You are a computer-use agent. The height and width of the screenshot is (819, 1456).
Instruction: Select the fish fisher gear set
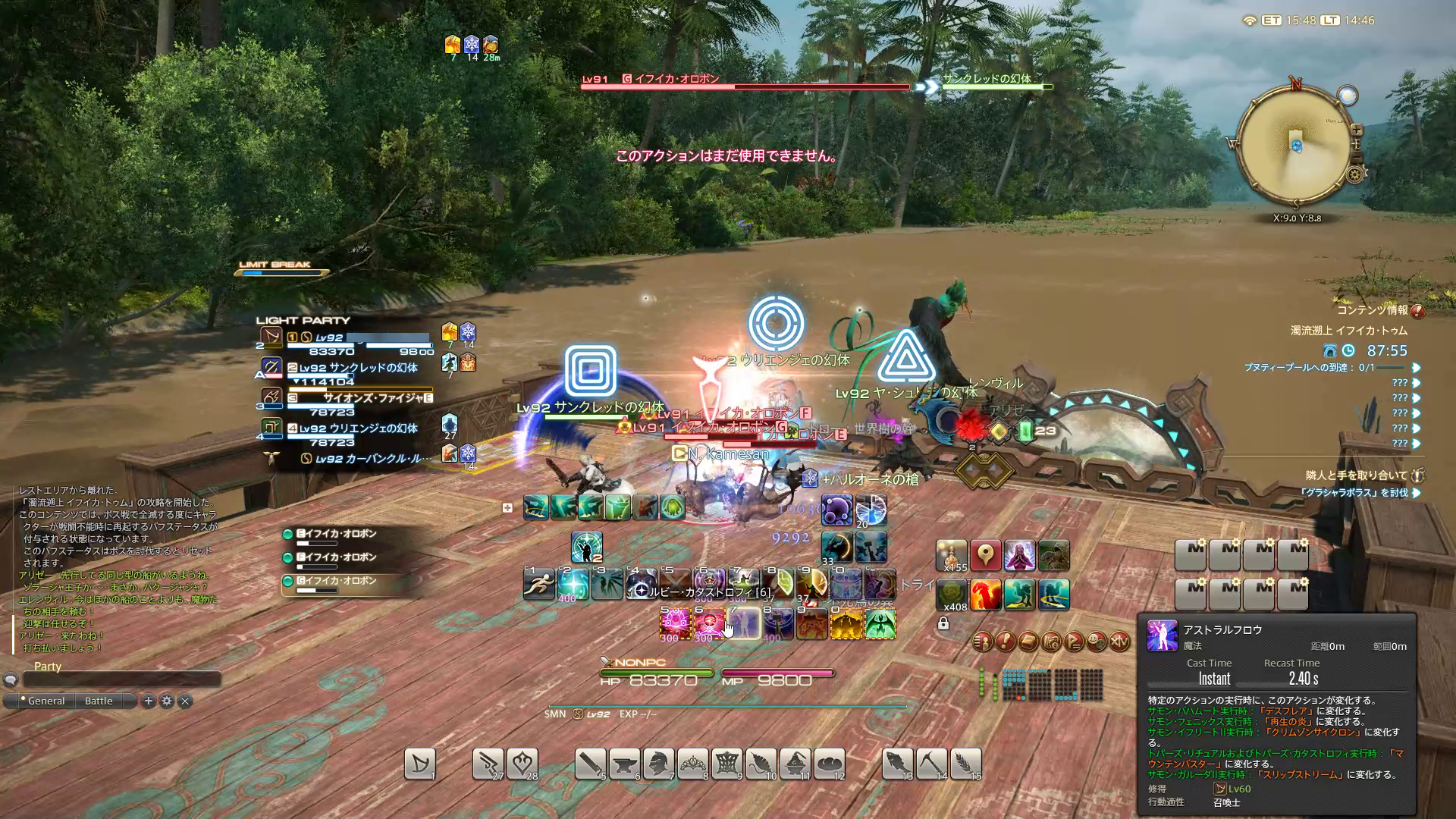tap(897, 764)
